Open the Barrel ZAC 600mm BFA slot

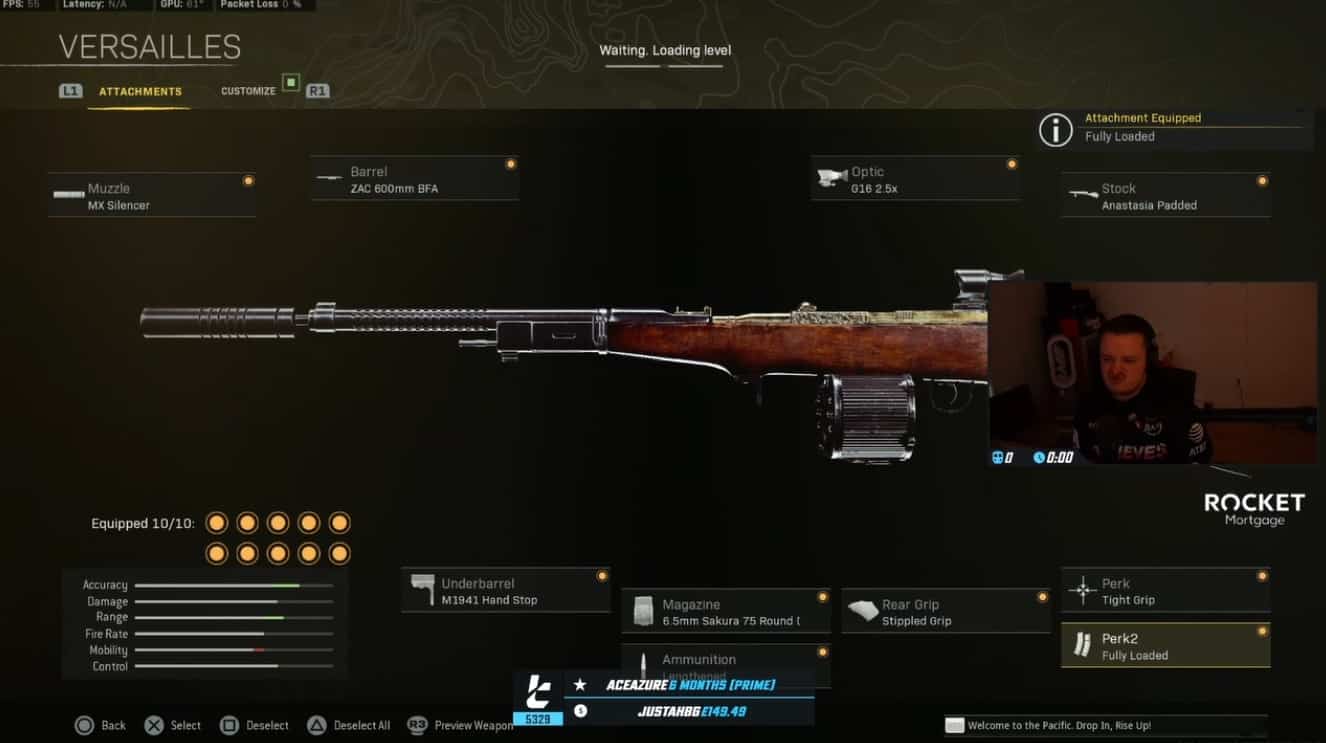click(414, 179)
